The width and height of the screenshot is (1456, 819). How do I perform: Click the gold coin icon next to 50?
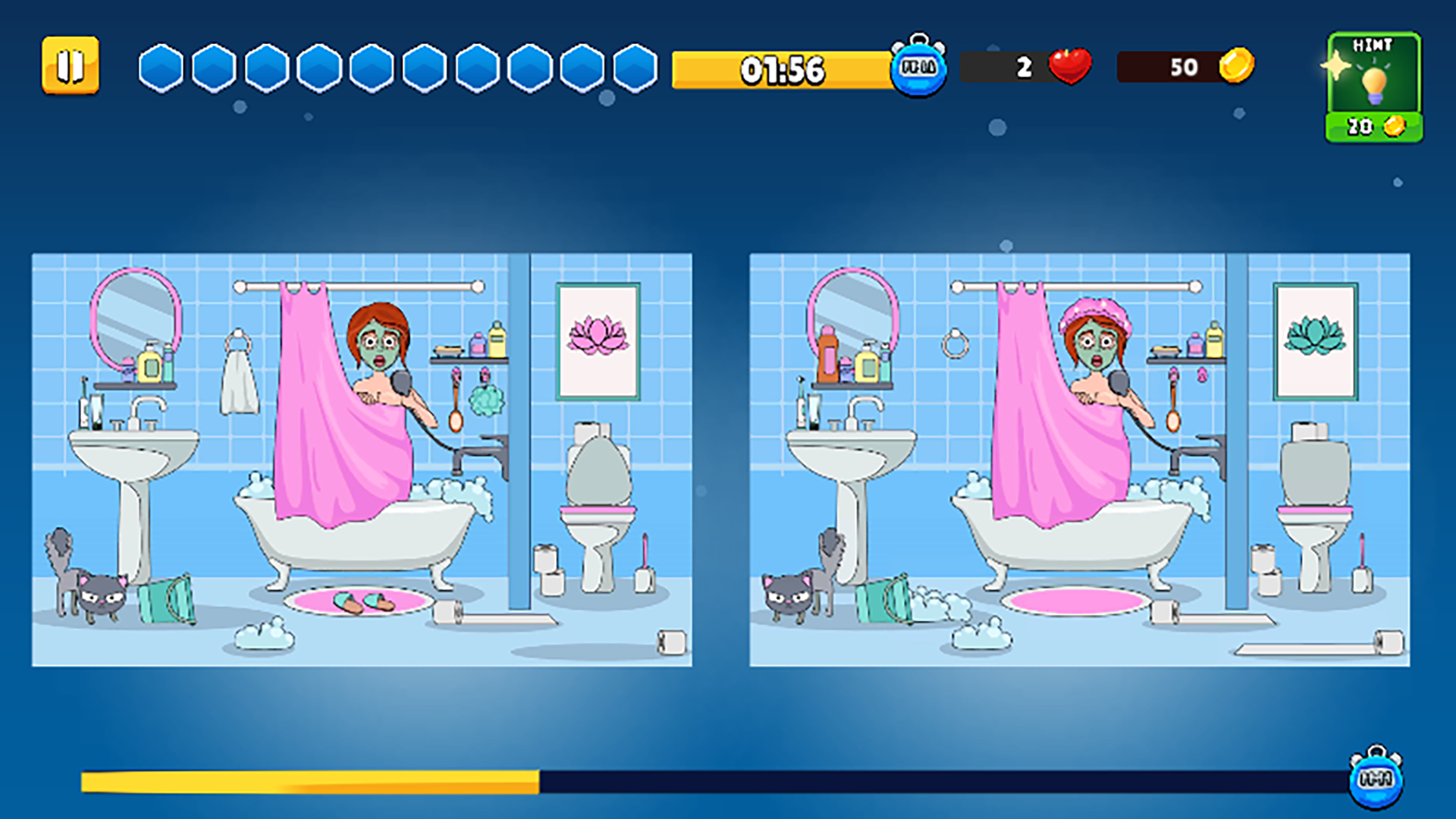(x=1236, y=67)
